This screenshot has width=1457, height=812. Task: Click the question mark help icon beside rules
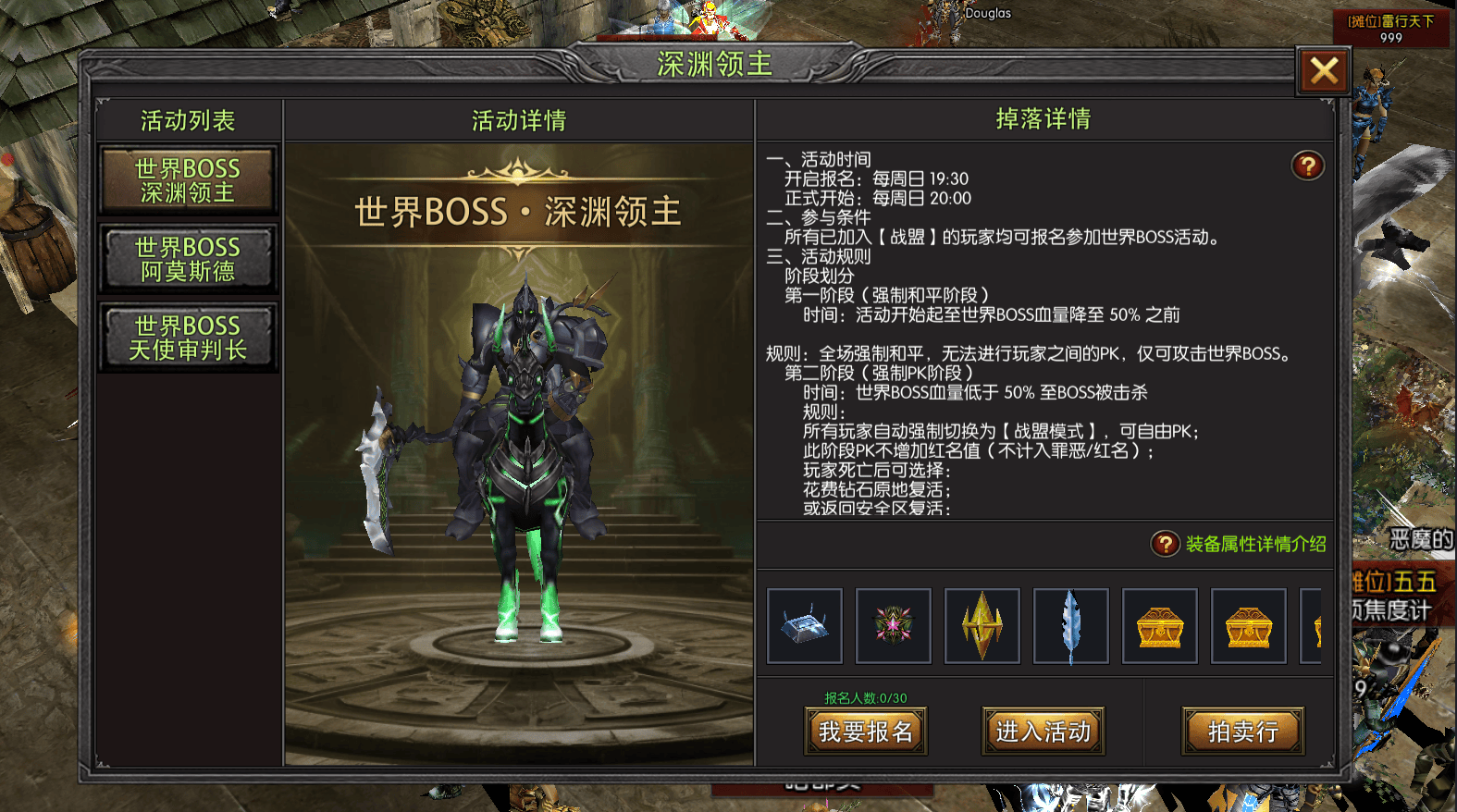(1307, 166)
